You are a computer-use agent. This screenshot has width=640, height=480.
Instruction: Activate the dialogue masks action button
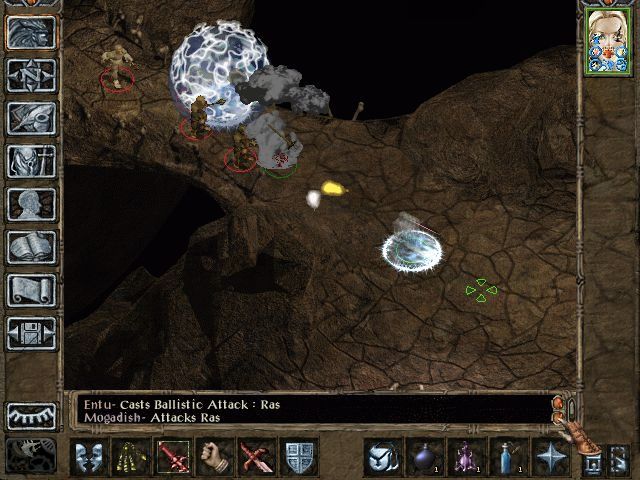tap(90, 457)
